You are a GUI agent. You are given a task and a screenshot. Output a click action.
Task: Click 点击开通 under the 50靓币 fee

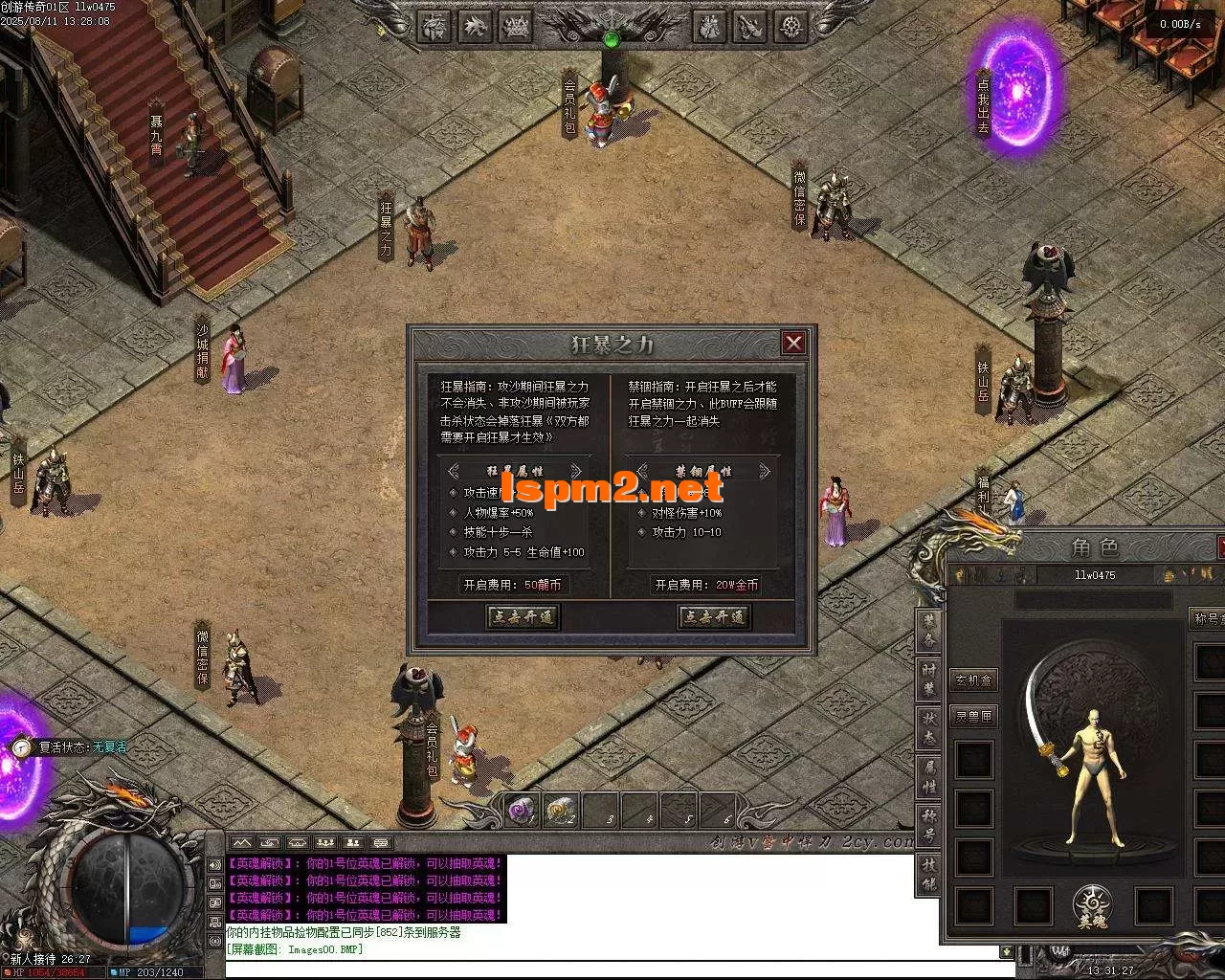[523, 617]
